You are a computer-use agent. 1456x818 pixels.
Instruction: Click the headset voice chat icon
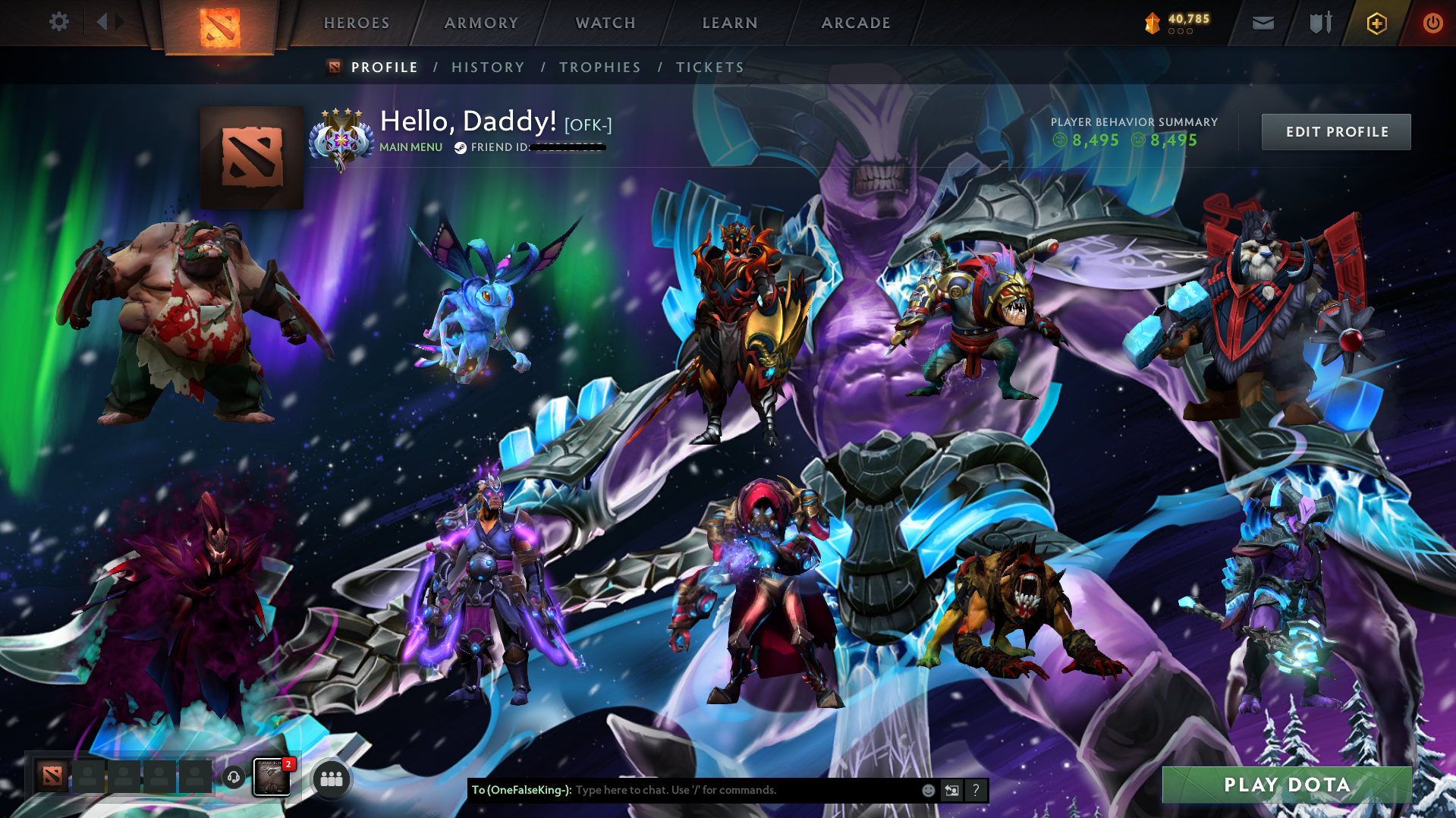click(234, 777)
